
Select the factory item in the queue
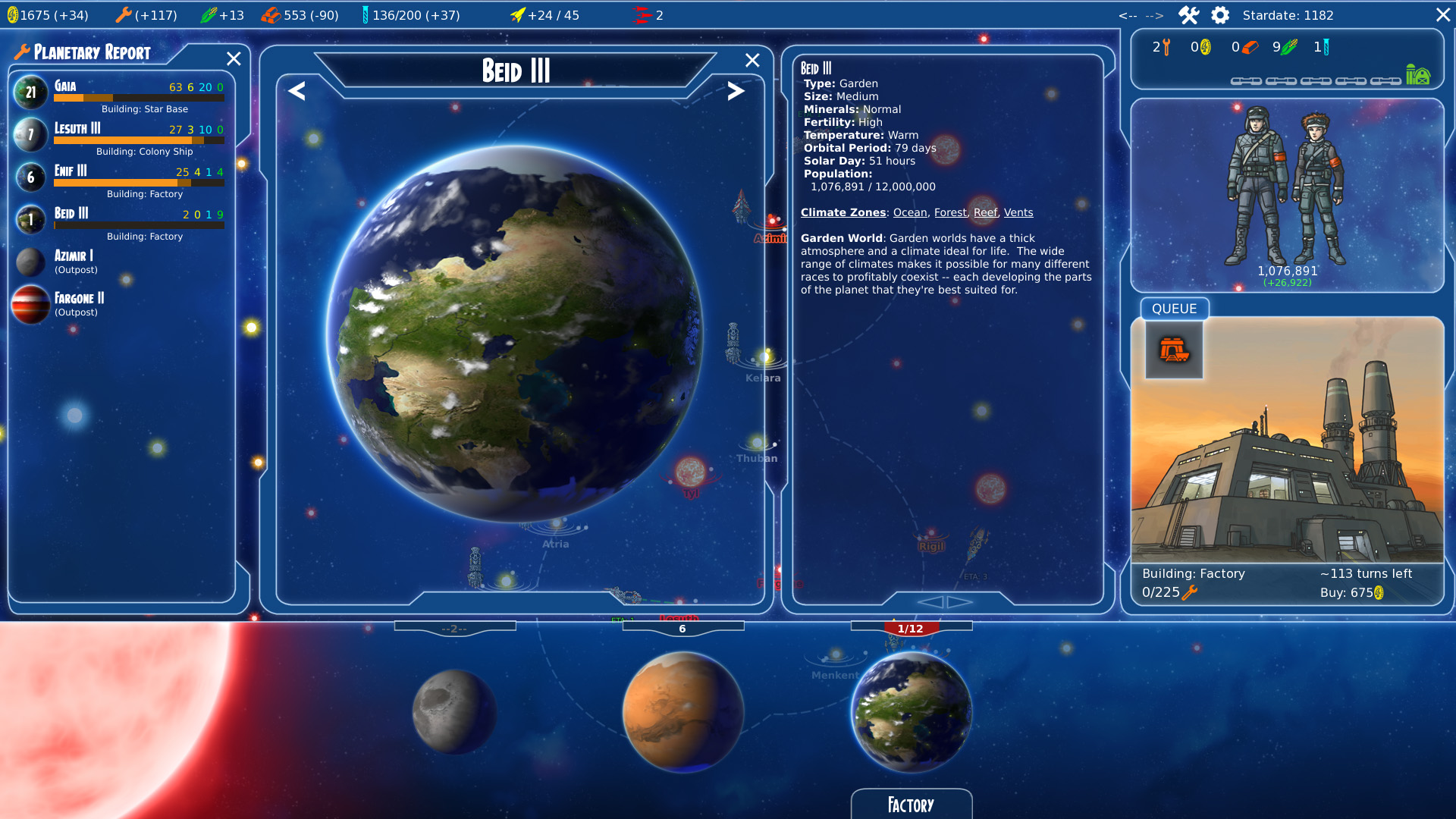1174,350
